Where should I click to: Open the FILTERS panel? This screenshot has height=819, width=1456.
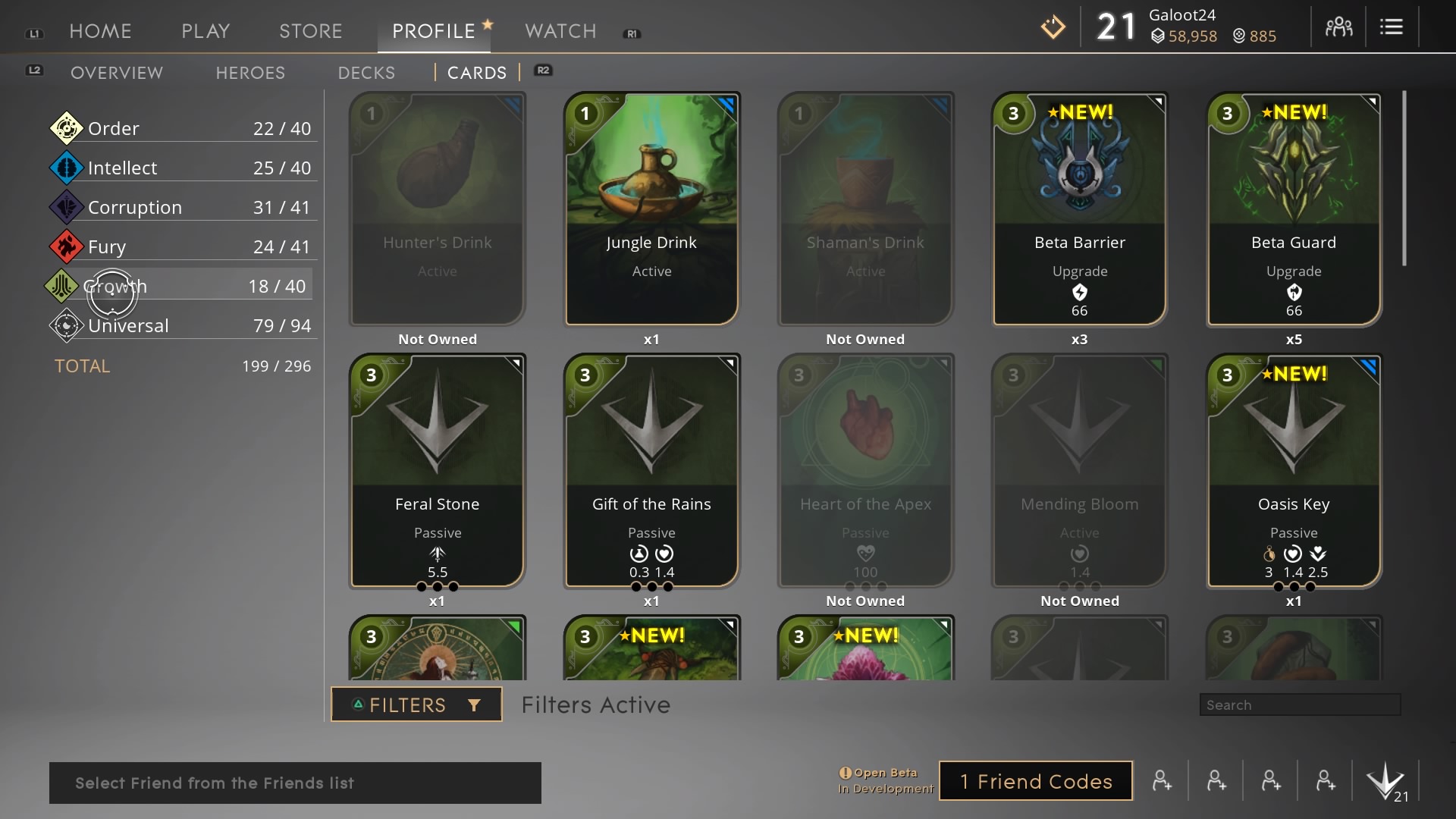(x=416, y=704)
